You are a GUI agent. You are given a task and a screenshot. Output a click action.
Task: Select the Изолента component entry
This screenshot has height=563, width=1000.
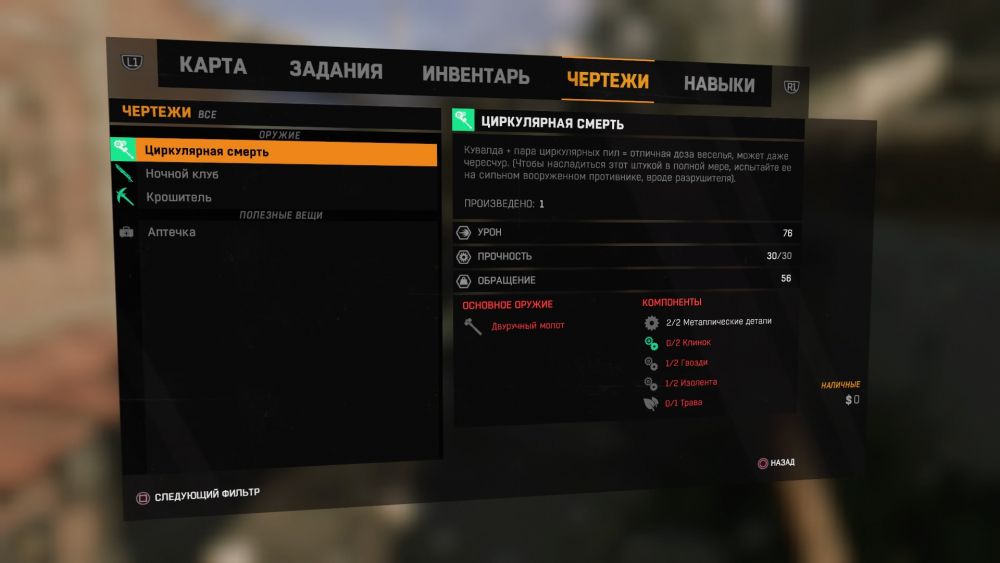point(690,383)
